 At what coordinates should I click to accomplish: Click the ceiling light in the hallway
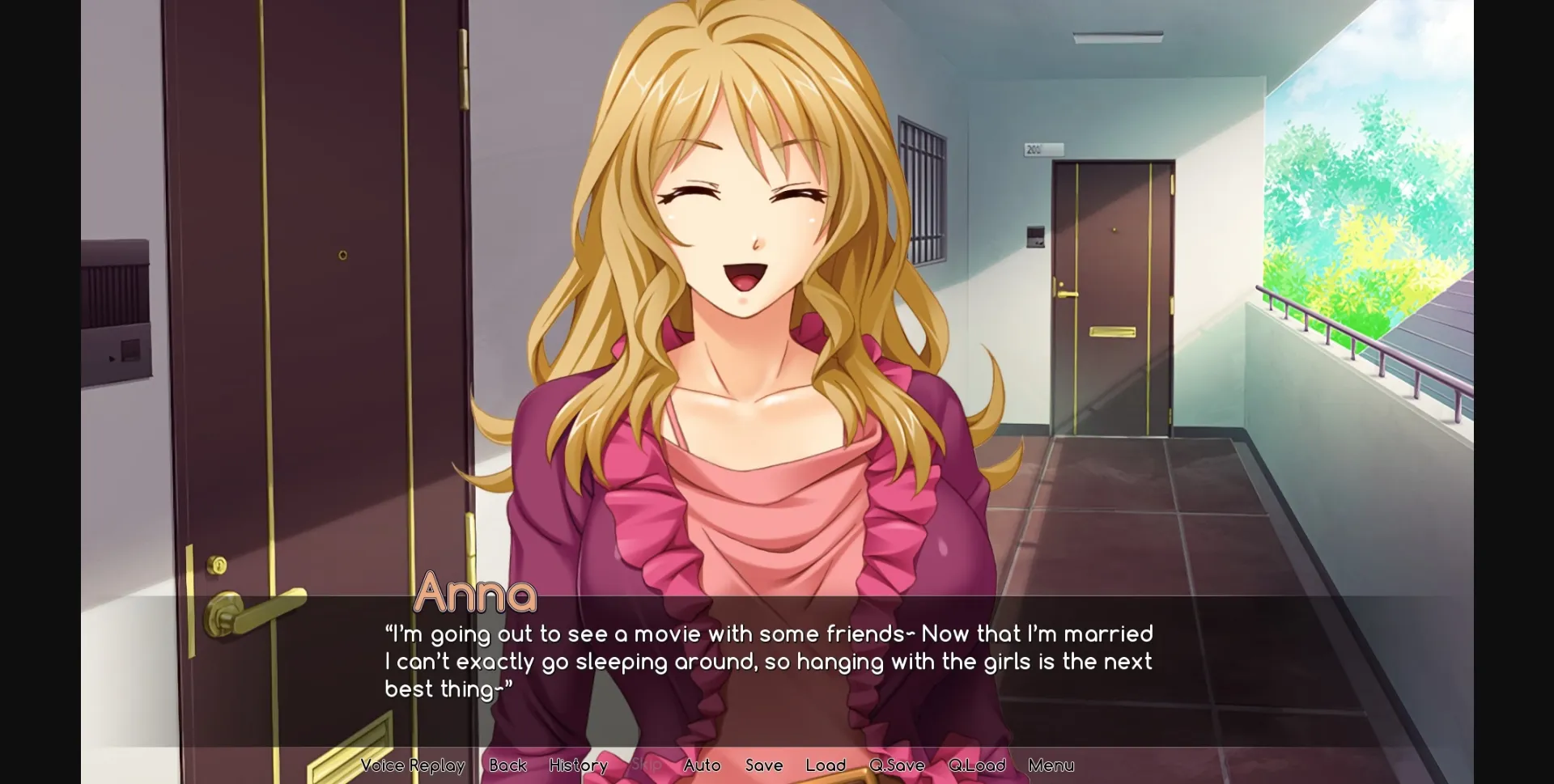click(x=1119, y=36)
